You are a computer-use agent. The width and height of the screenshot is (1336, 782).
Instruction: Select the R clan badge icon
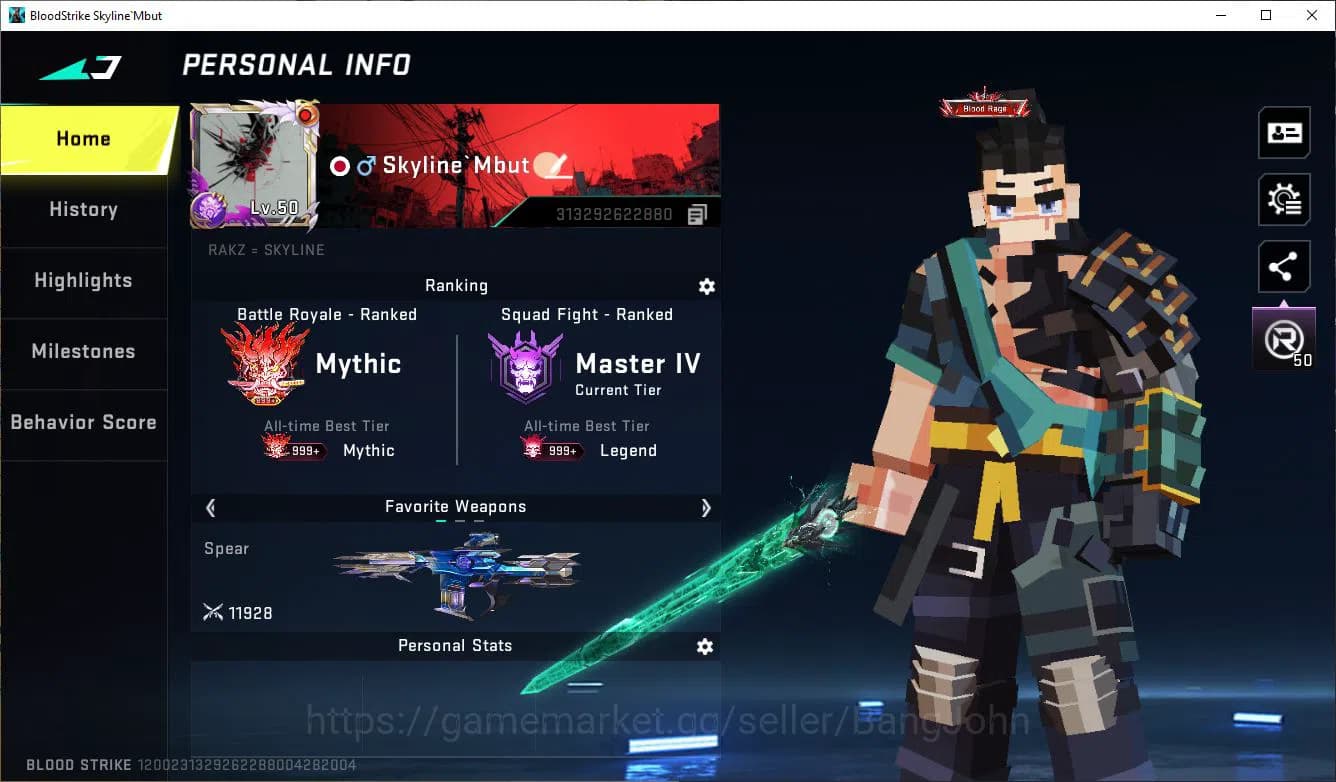pos(1283,337)
